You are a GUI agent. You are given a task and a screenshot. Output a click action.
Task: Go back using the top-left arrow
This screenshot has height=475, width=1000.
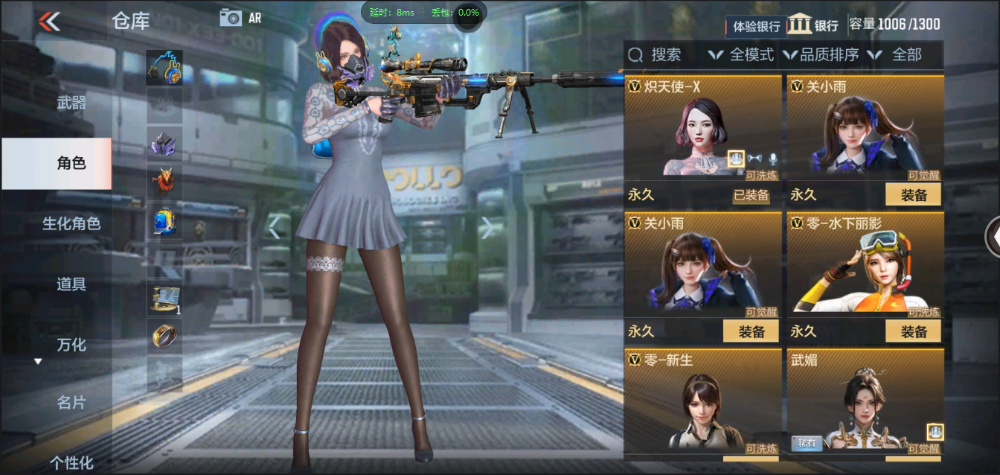(48, 21)
